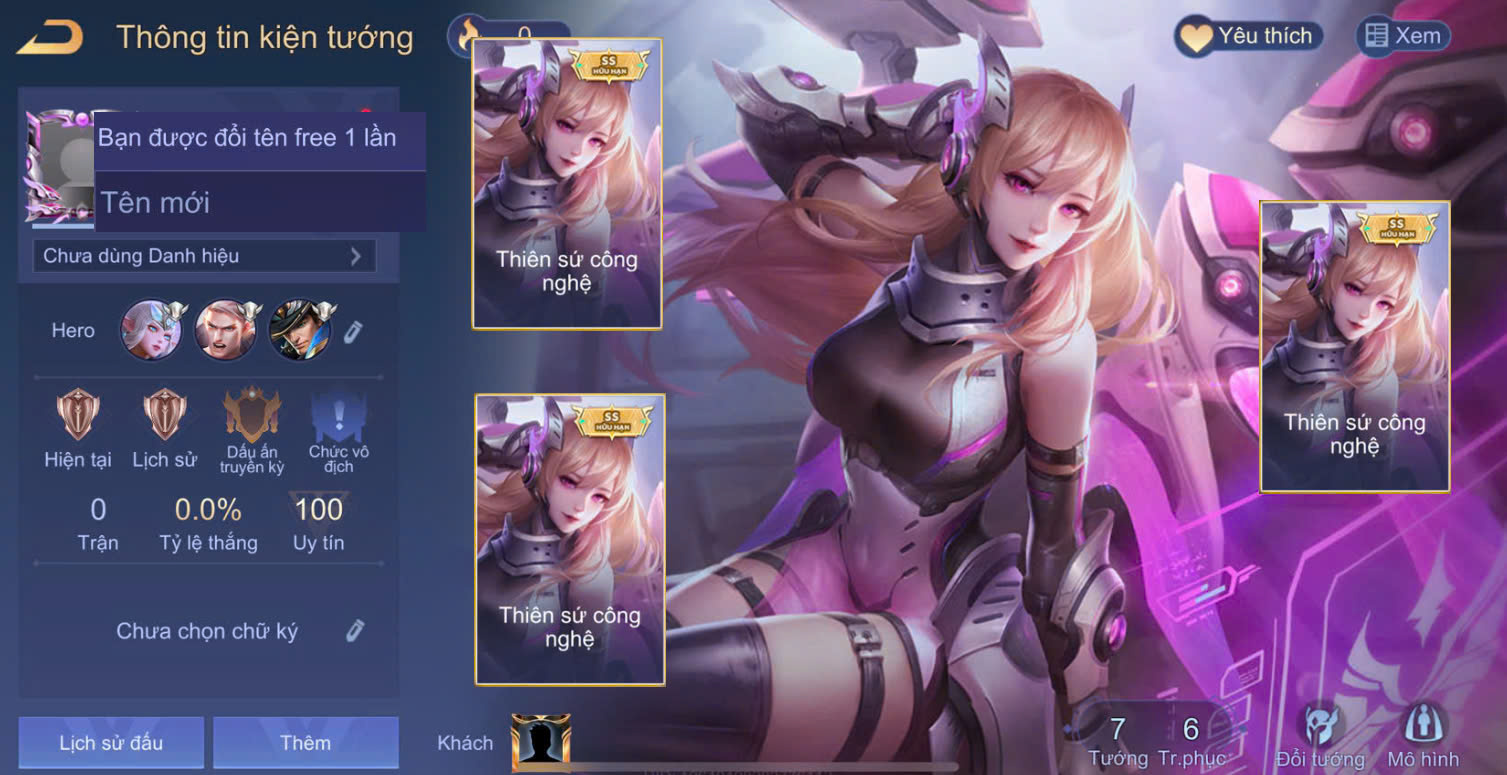The height and width of the screenshot is (775, 1507).
Task: Open the Mô hình model view
Action: [1421, 737]
